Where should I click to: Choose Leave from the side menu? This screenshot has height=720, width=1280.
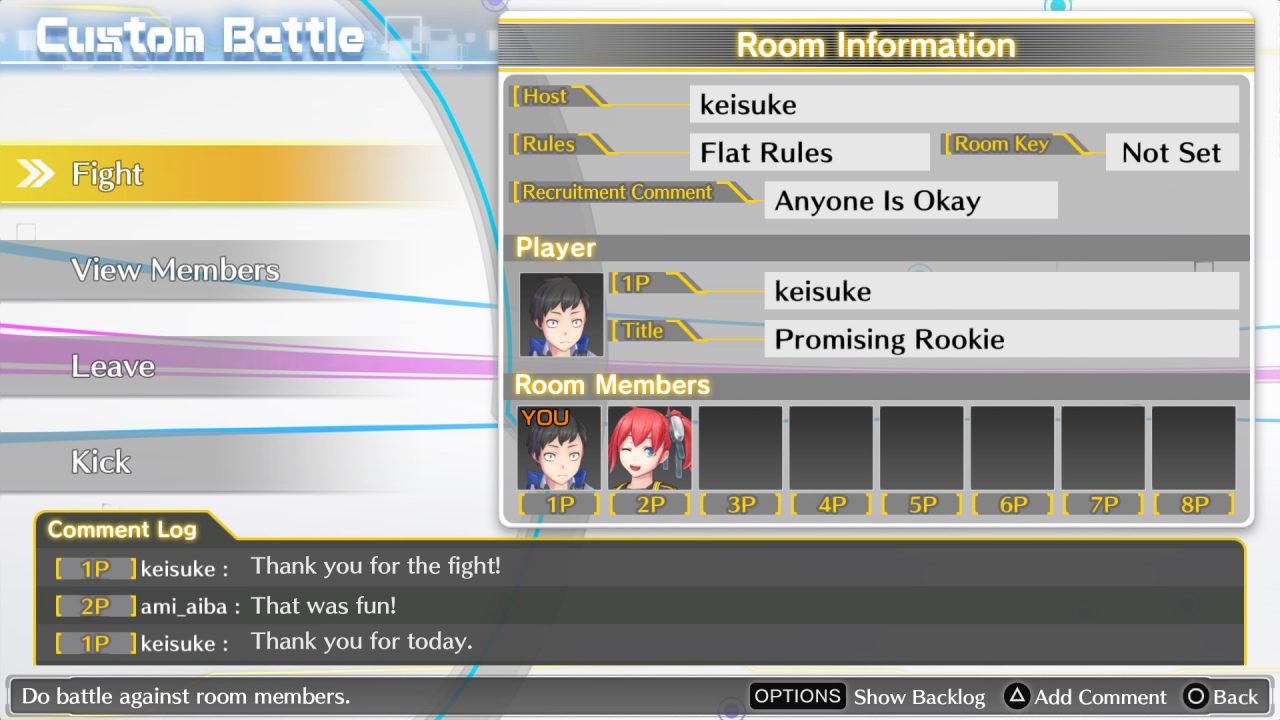tap(113, 366)
